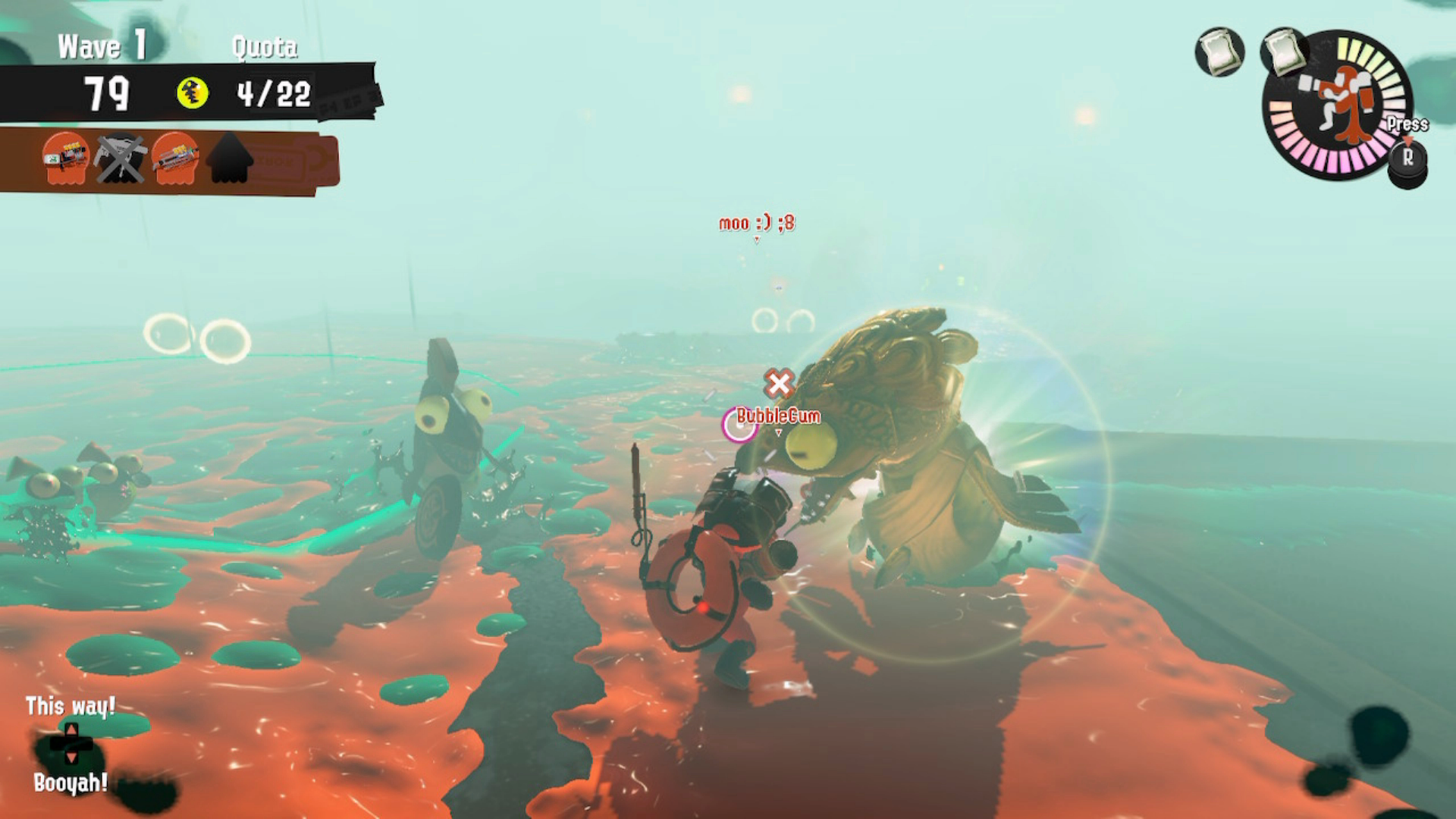Click the red X downed-teammate marker

tap(779, 383)
